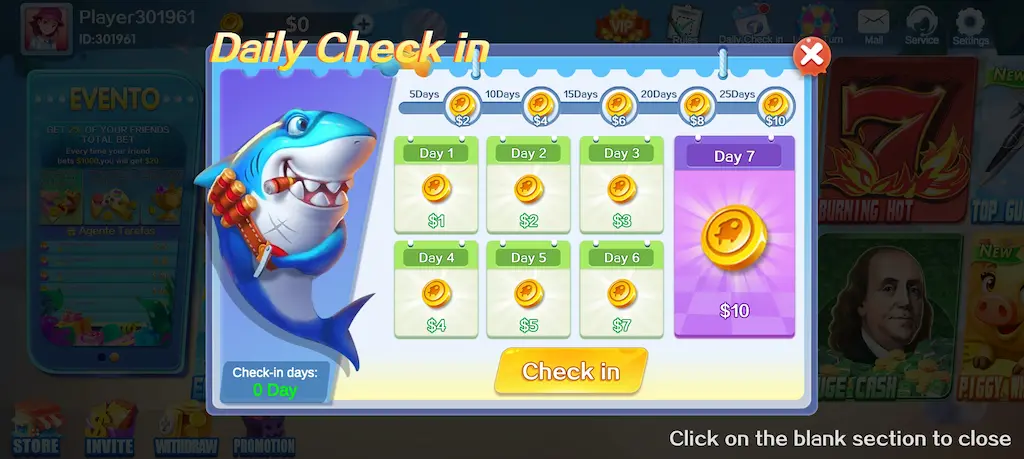Click the 10Days $4 milestone coin
This screenshot has height=459, width=1024.
[x=541, y=104]
